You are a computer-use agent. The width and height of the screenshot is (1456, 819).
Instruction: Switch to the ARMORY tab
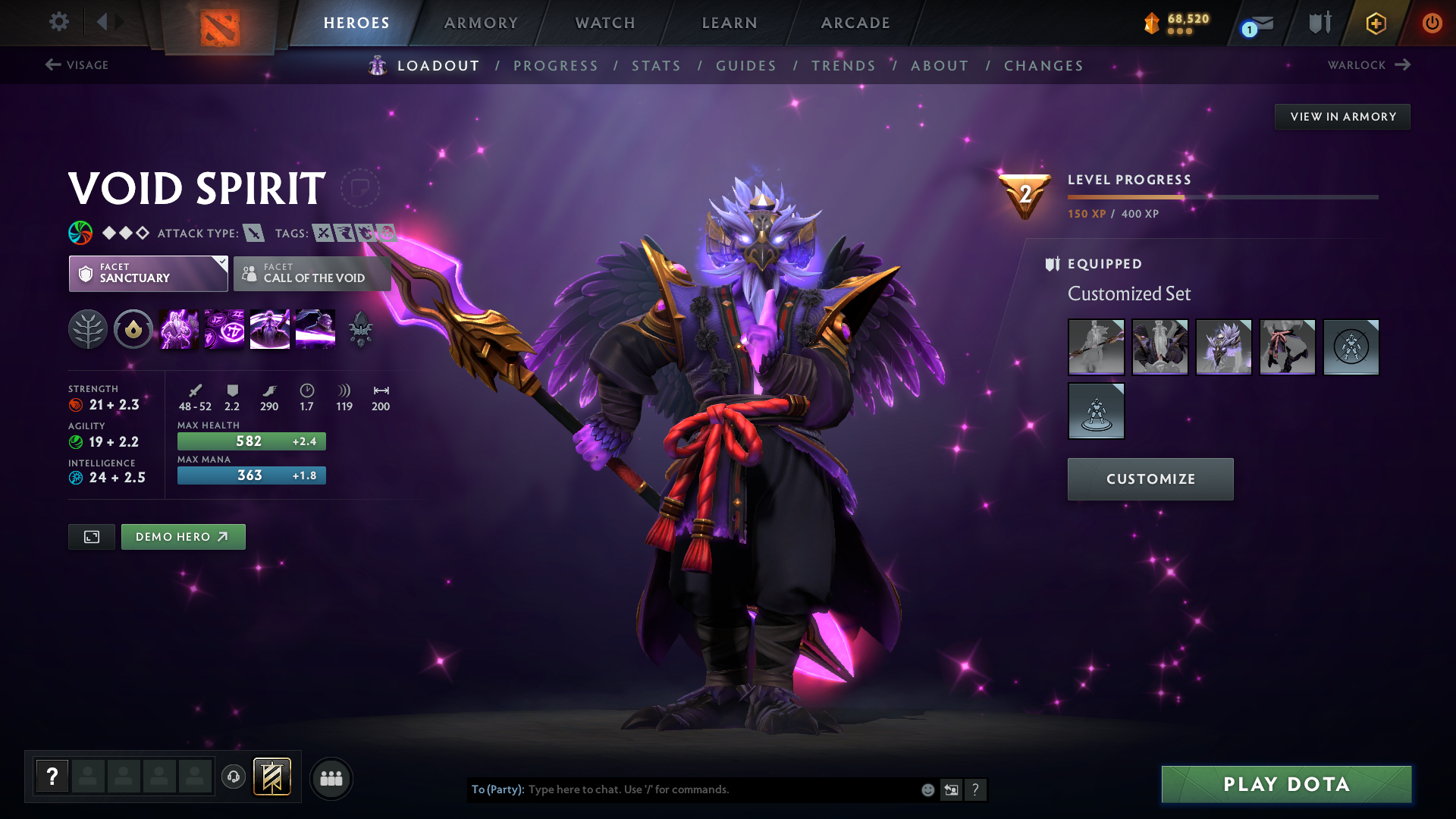point(481,23)
